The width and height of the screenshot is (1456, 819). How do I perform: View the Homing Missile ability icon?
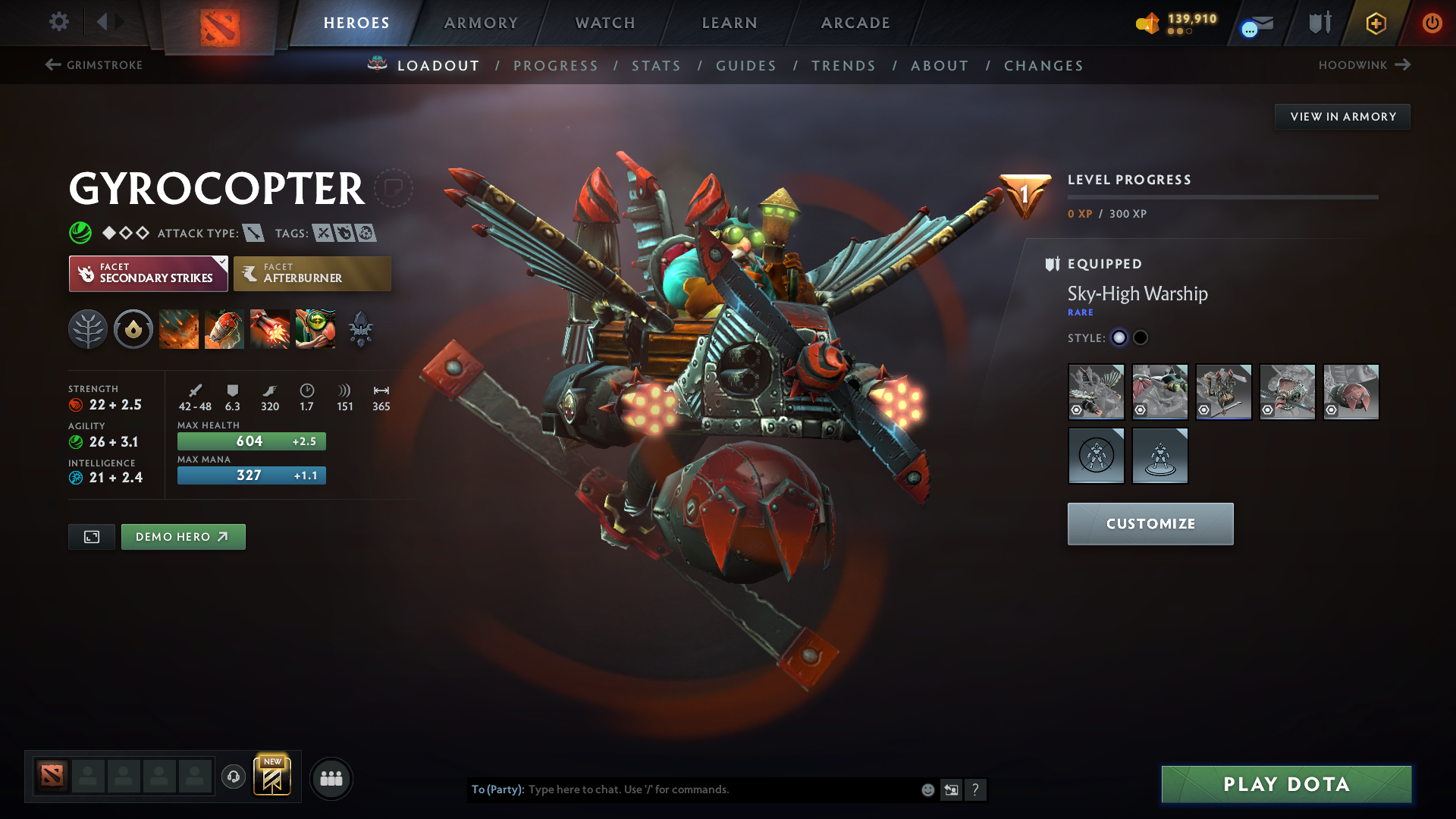coord(224,328)
